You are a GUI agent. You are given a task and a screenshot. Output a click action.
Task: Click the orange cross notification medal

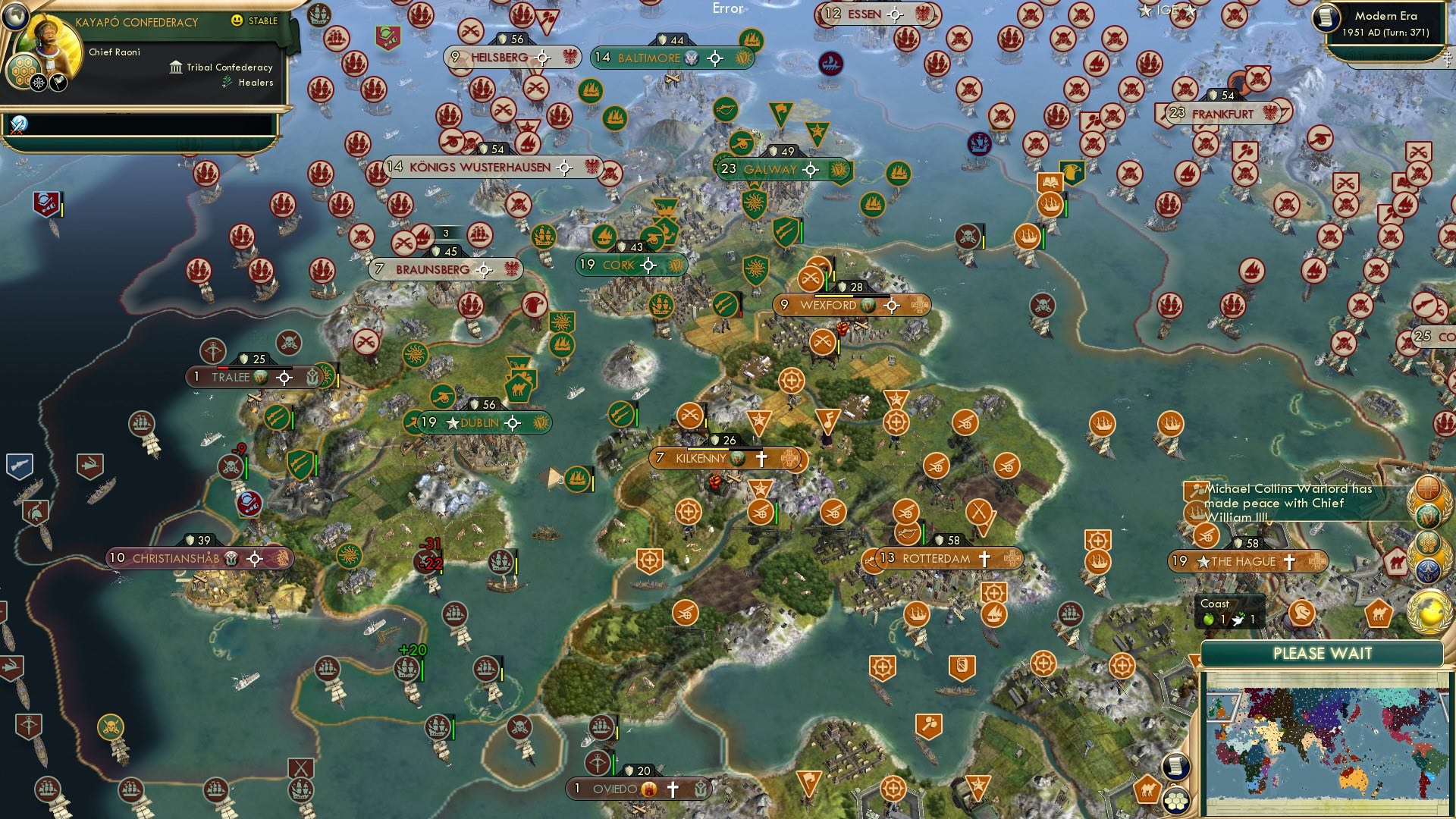(1427, 487)
